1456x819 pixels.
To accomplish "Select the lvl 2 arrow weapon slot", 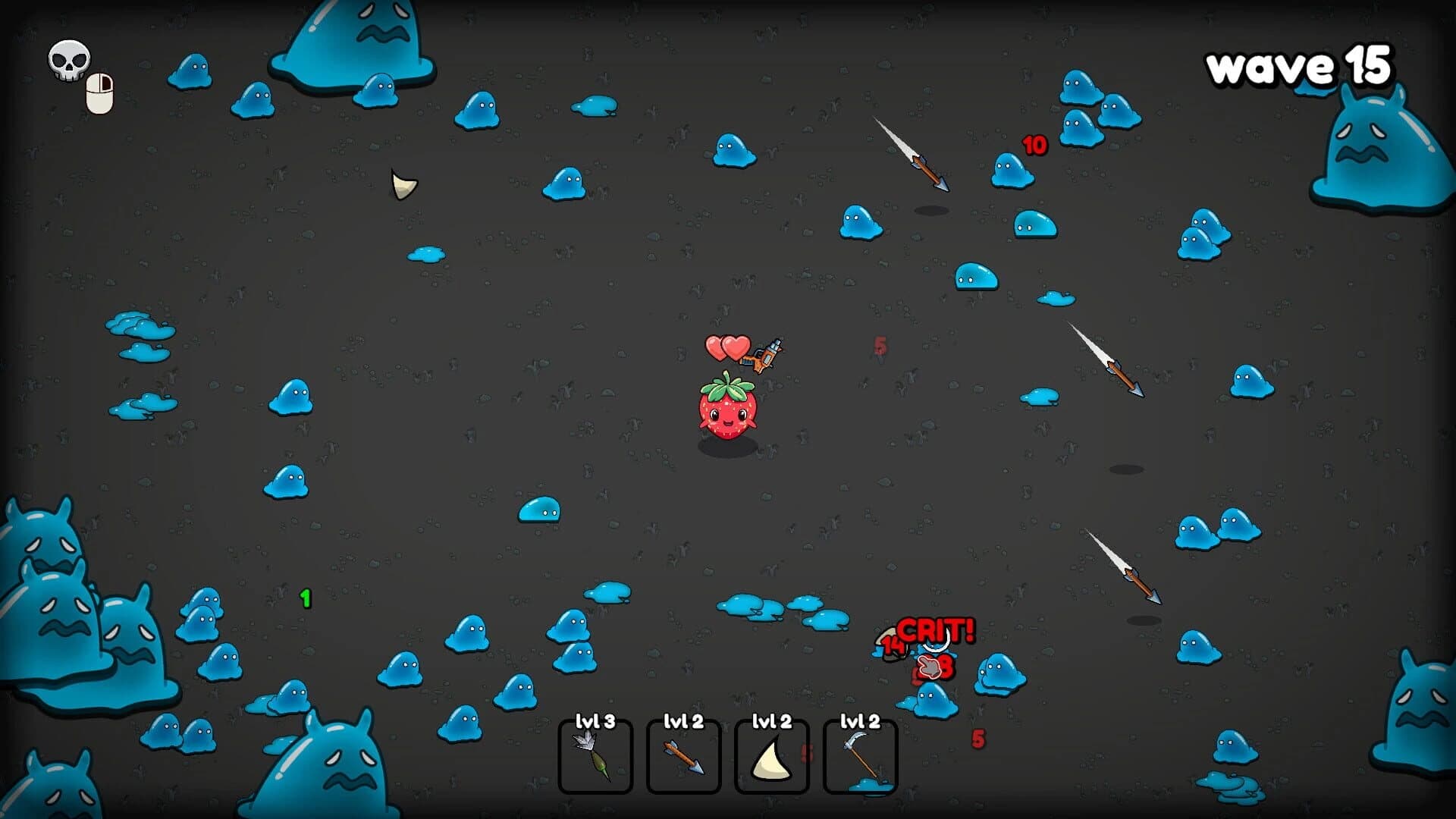I will (683, 757).
